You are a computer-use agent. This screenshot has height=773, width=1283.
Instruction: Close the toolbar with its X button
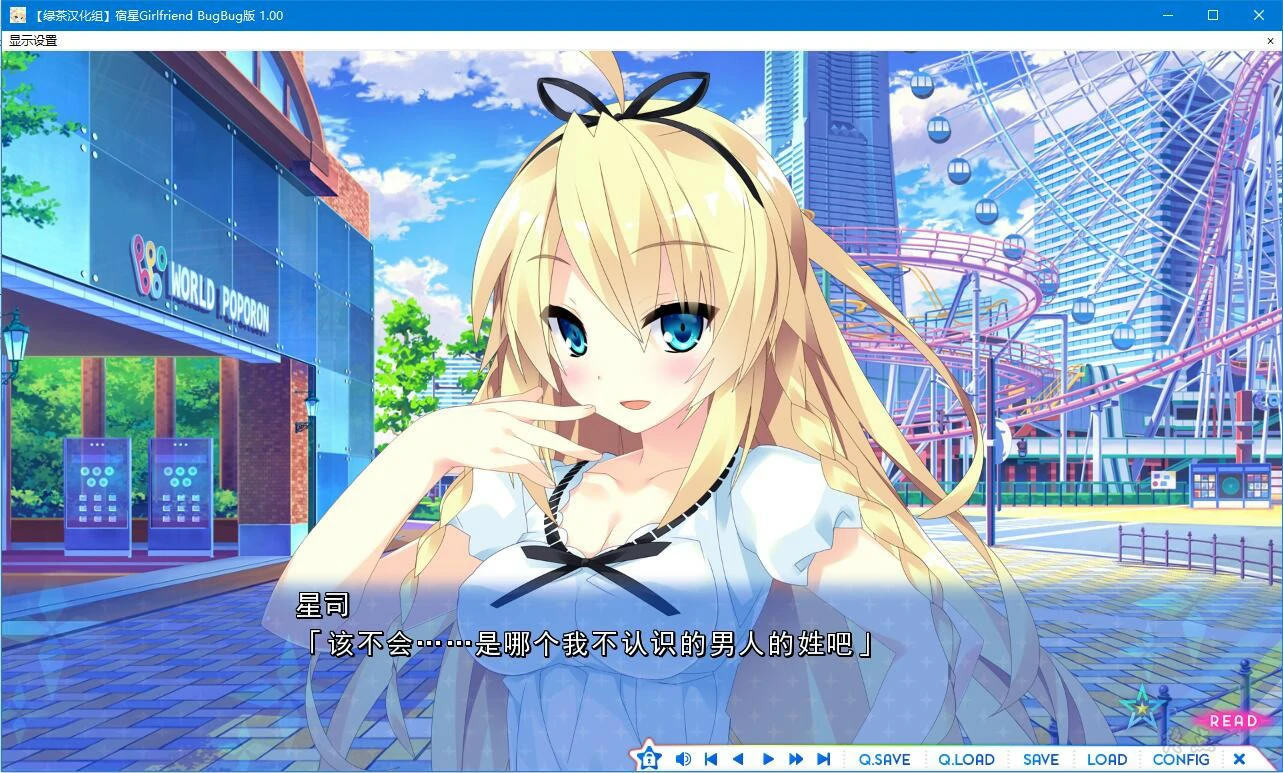(1240, 758)
